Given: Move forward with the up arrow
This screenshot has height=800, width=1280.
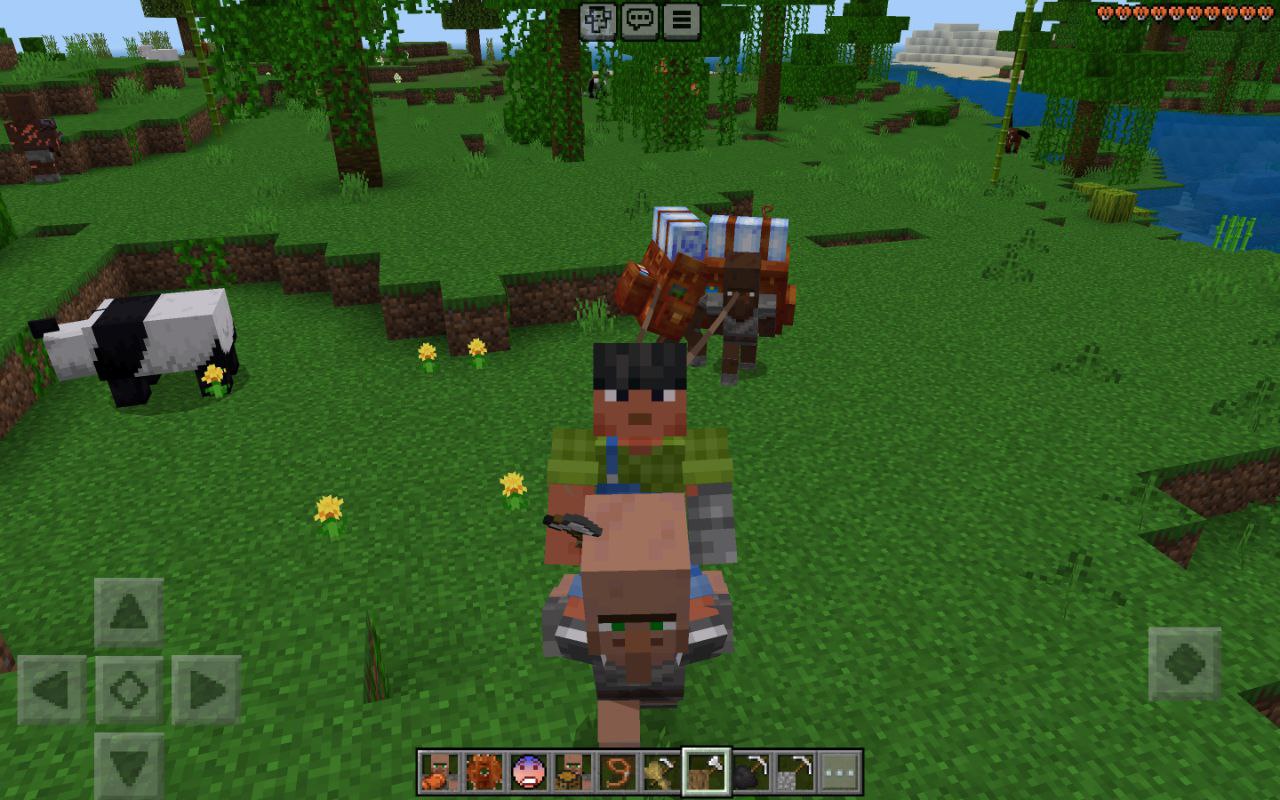Looking at the screenshot, I should (x=129, y=612).
